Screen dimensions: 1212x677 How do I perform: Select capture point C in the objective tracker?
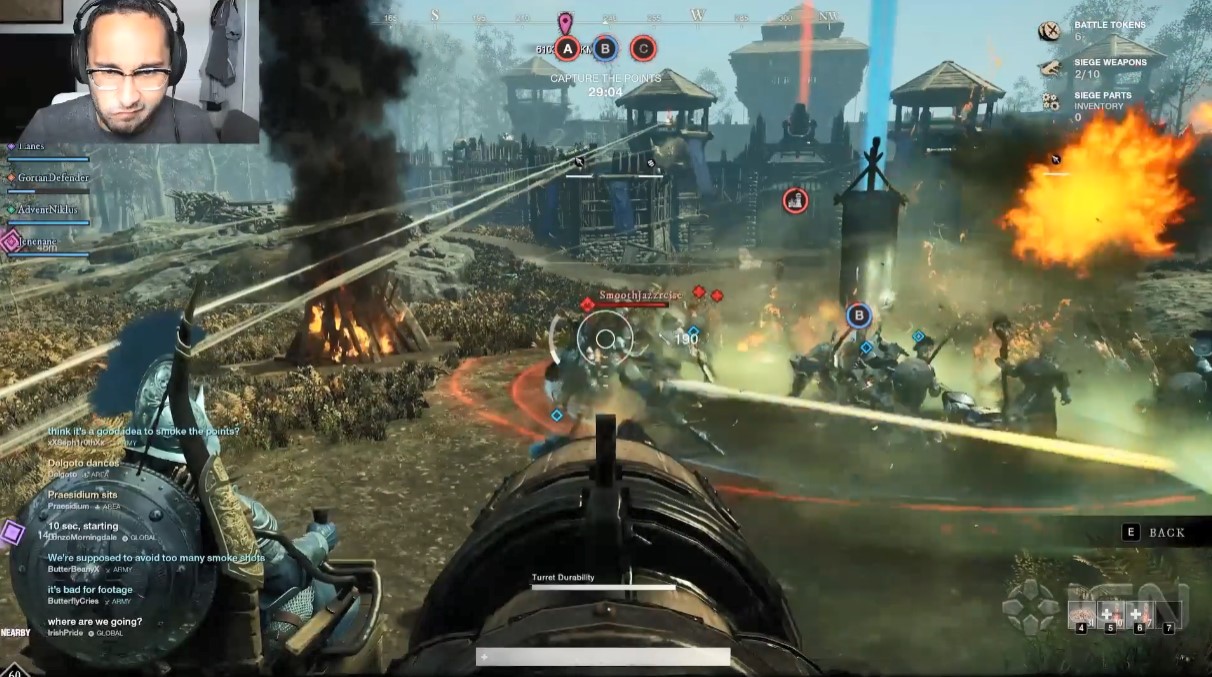tap(643, 48)
